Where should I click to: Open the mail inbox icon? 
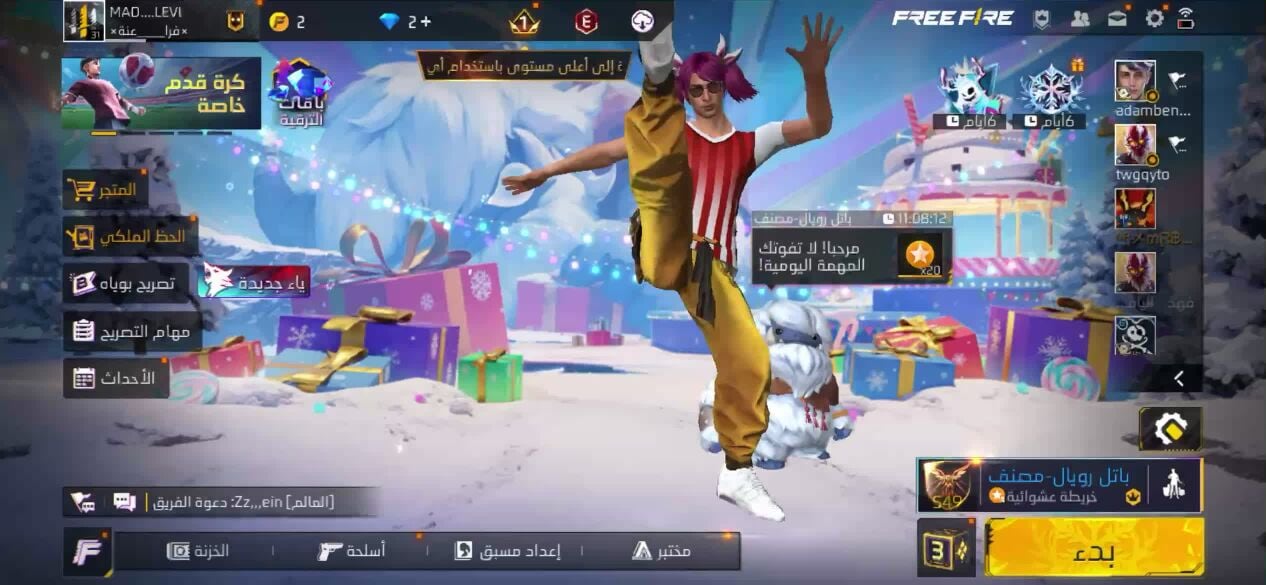pyautogui.click(x=1117, y=18)
